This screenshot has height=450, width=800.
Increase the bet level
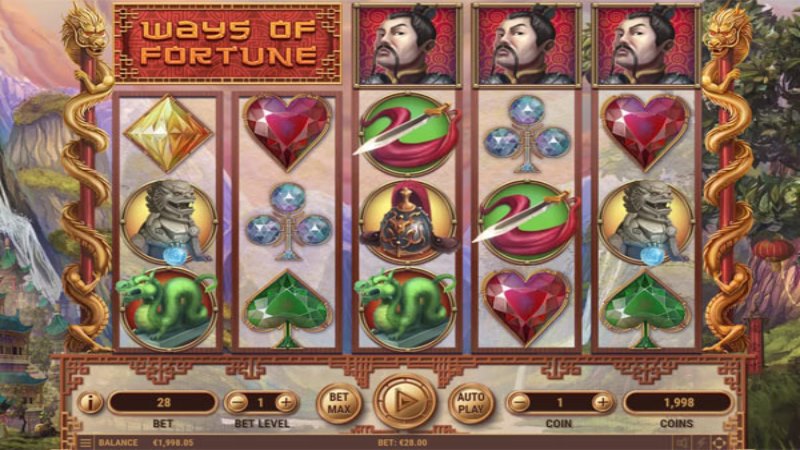click(286, 403)
